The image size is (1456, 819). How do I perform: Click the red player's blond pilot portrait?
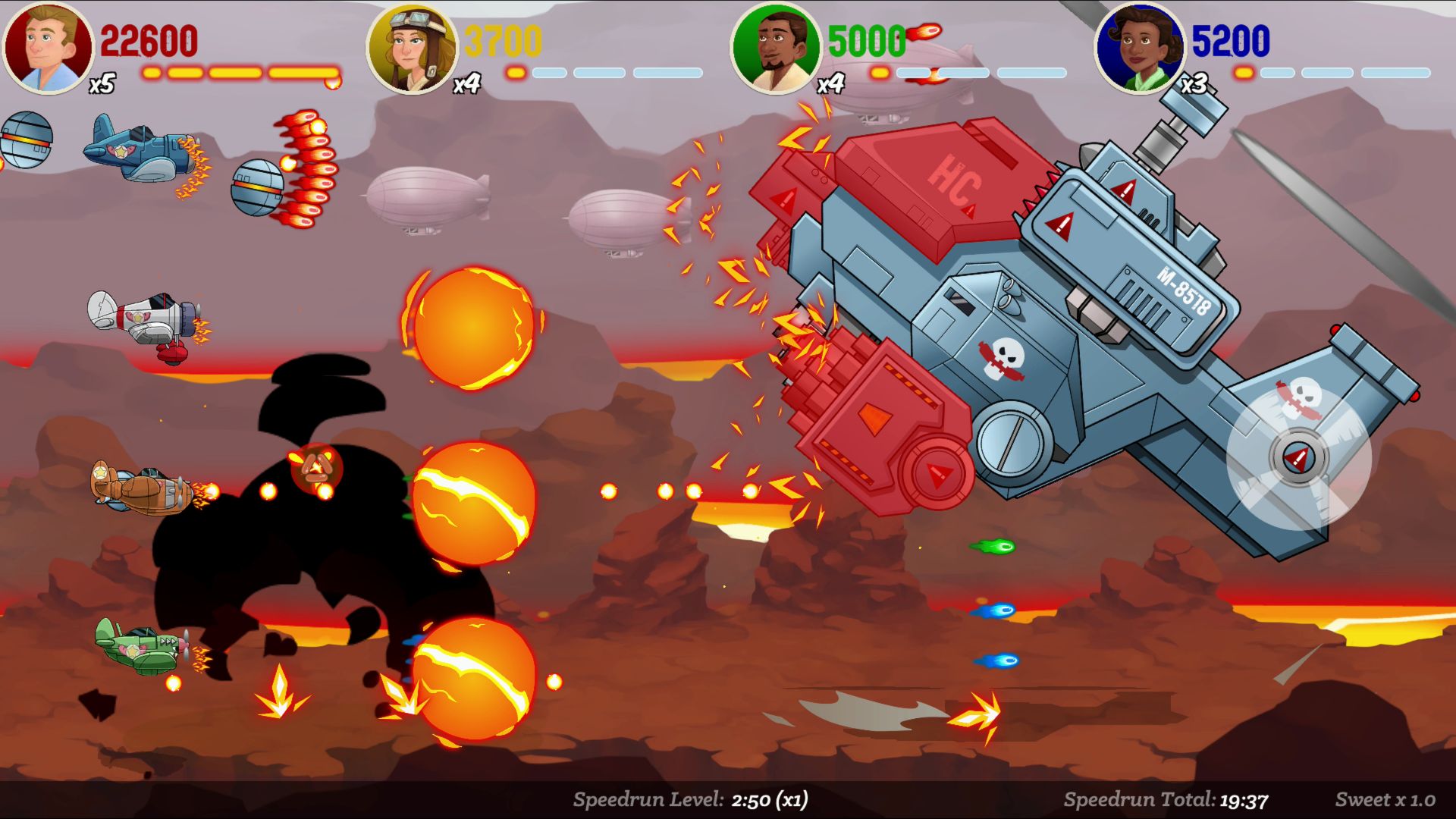click(48, 48)
